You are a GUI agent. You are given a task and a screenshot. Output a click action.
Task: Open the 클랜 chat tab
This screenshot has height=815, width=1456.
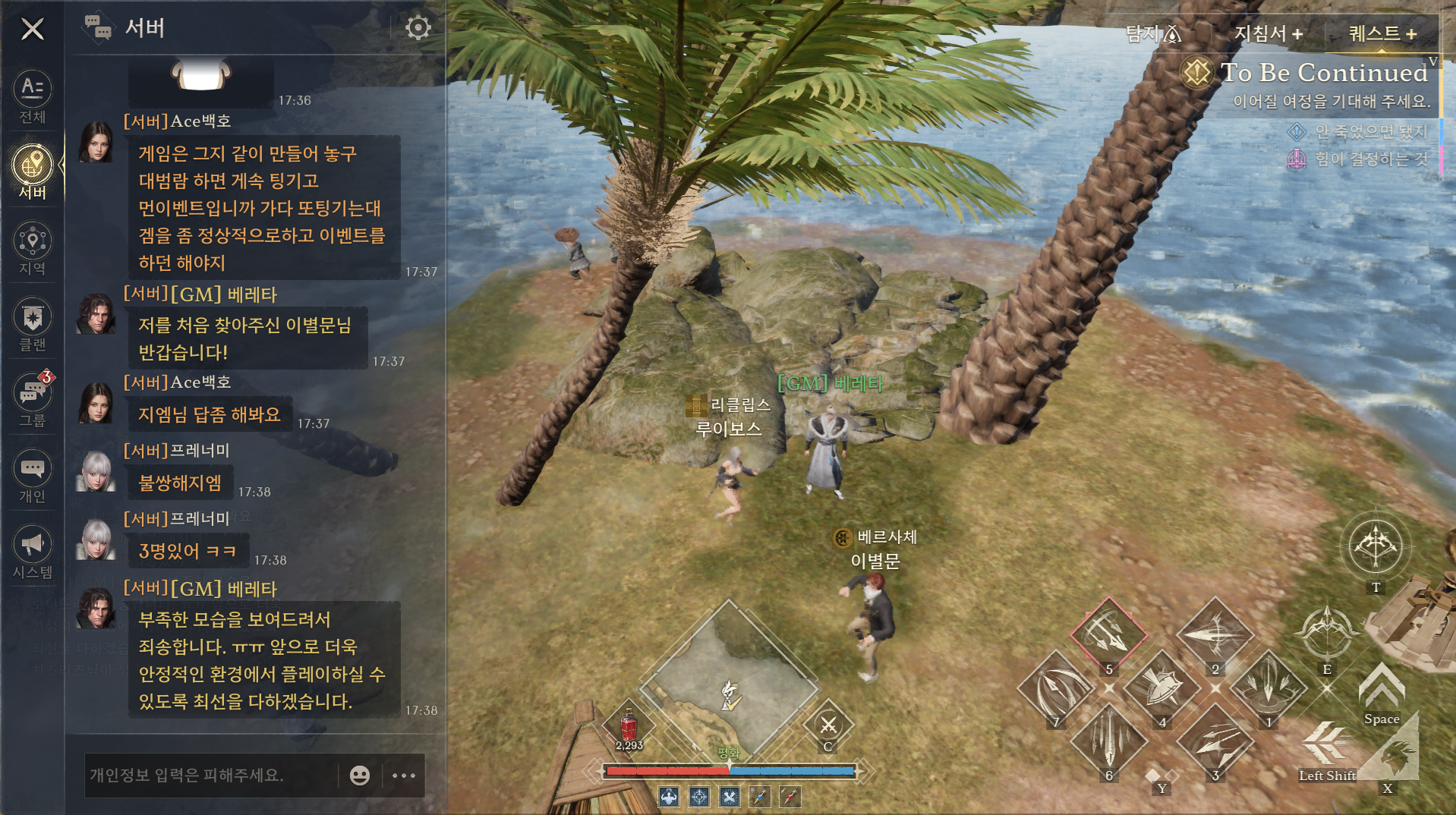point(33,325)
